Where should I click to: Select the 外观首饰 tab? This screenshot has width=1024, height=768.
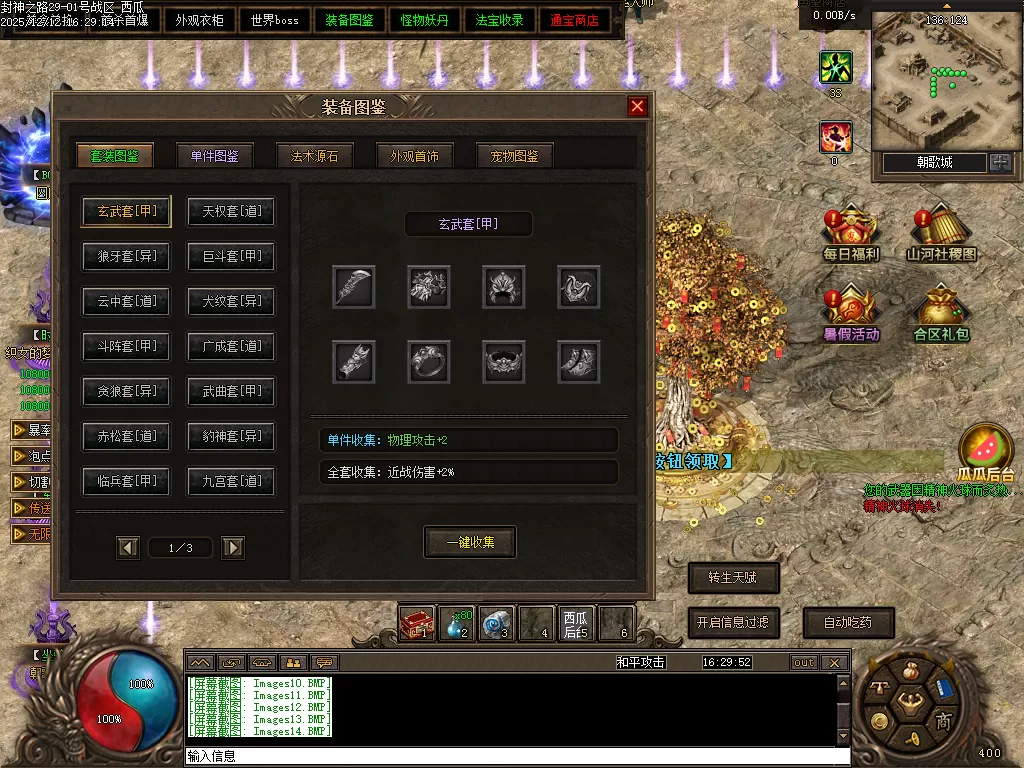(415, 156)
